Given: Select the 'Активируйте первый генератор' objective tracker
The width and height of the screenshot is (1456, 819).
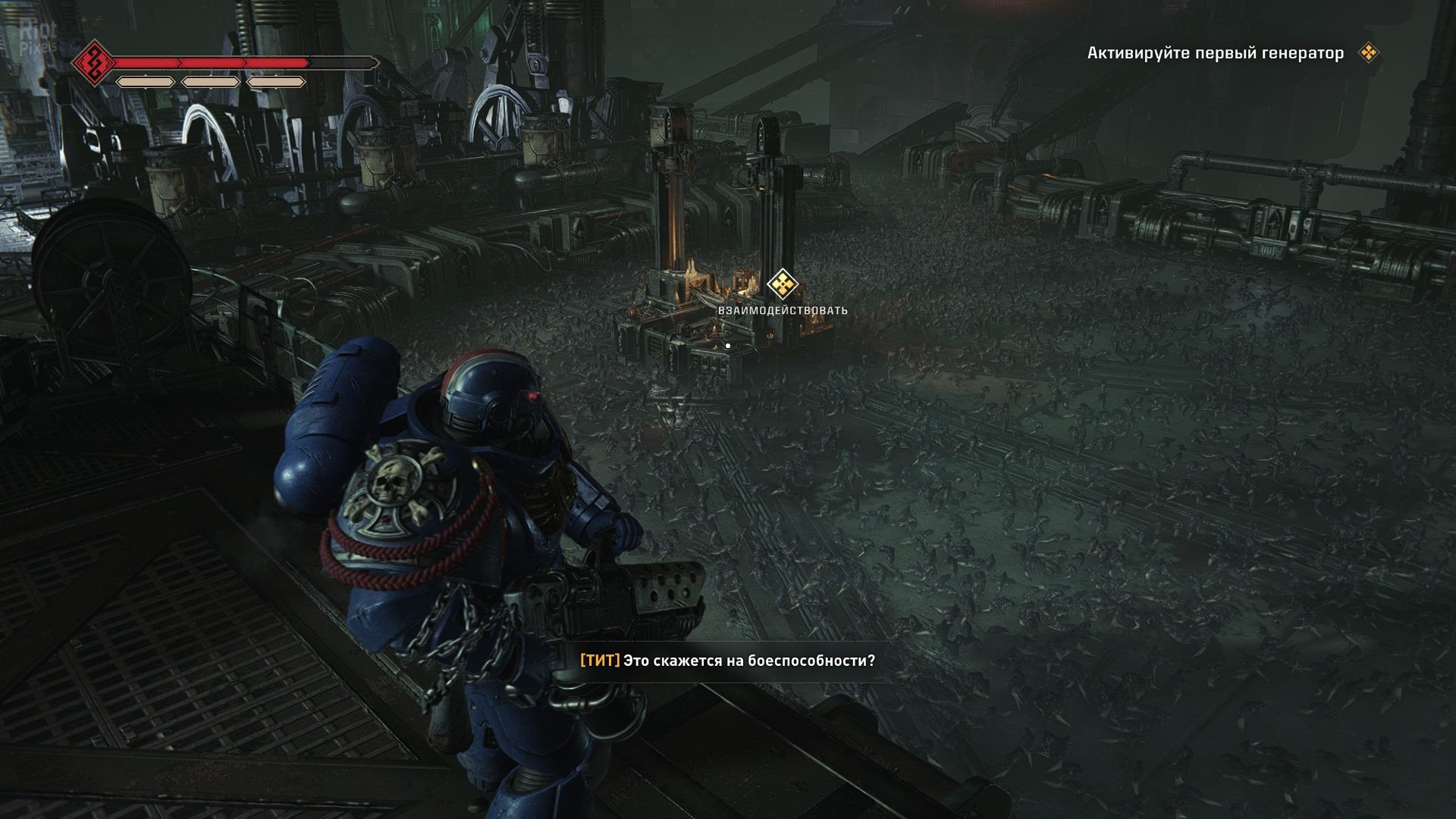Looking at the screenshot, I should (x=1215, y=53).
